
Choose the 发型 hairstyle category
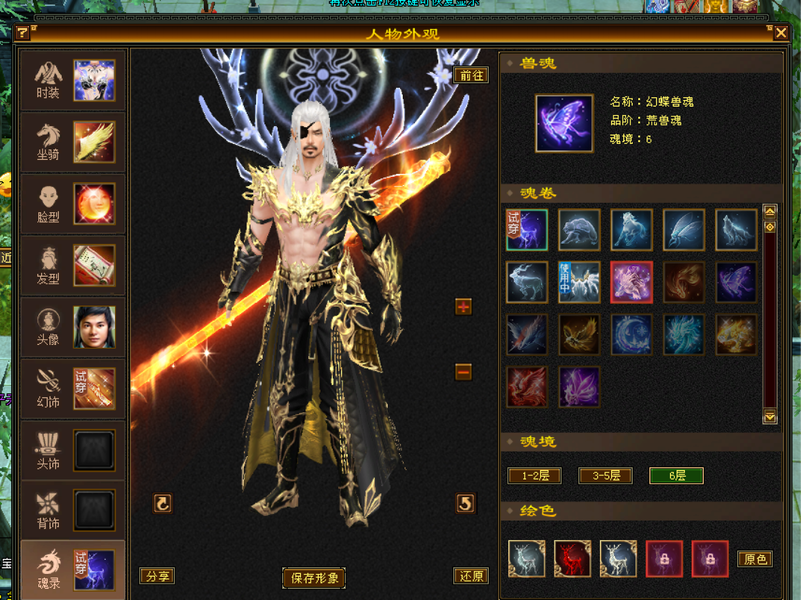click(72, 265)
